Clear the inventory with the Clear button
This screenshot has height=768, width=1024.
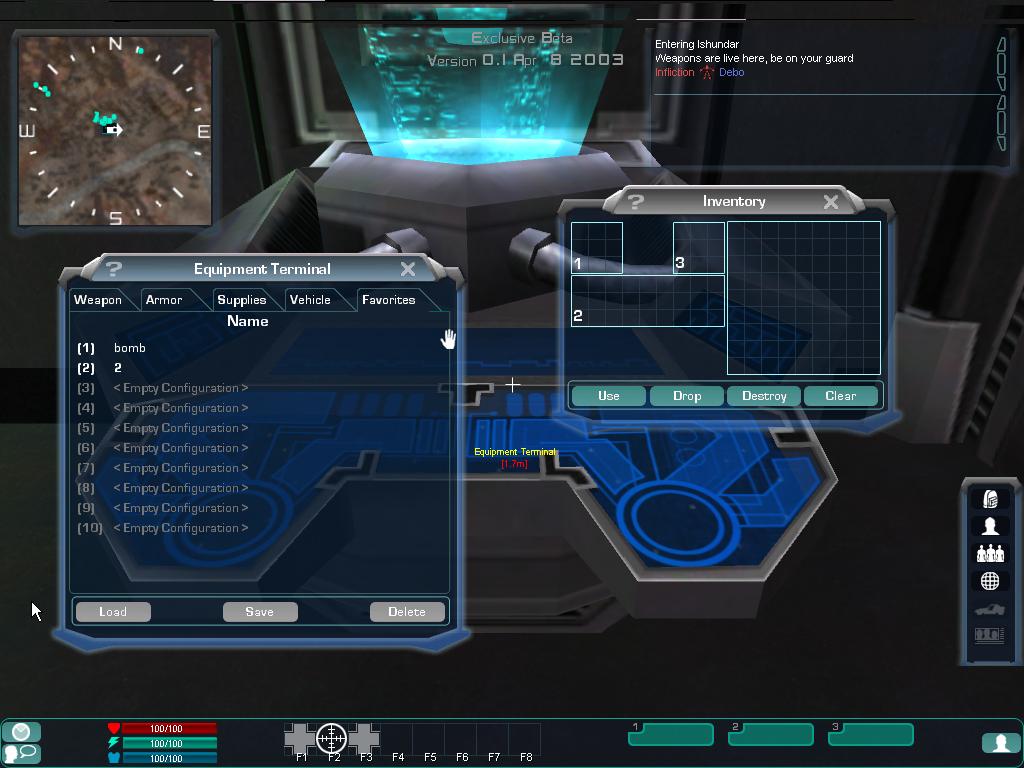(841, 396)
